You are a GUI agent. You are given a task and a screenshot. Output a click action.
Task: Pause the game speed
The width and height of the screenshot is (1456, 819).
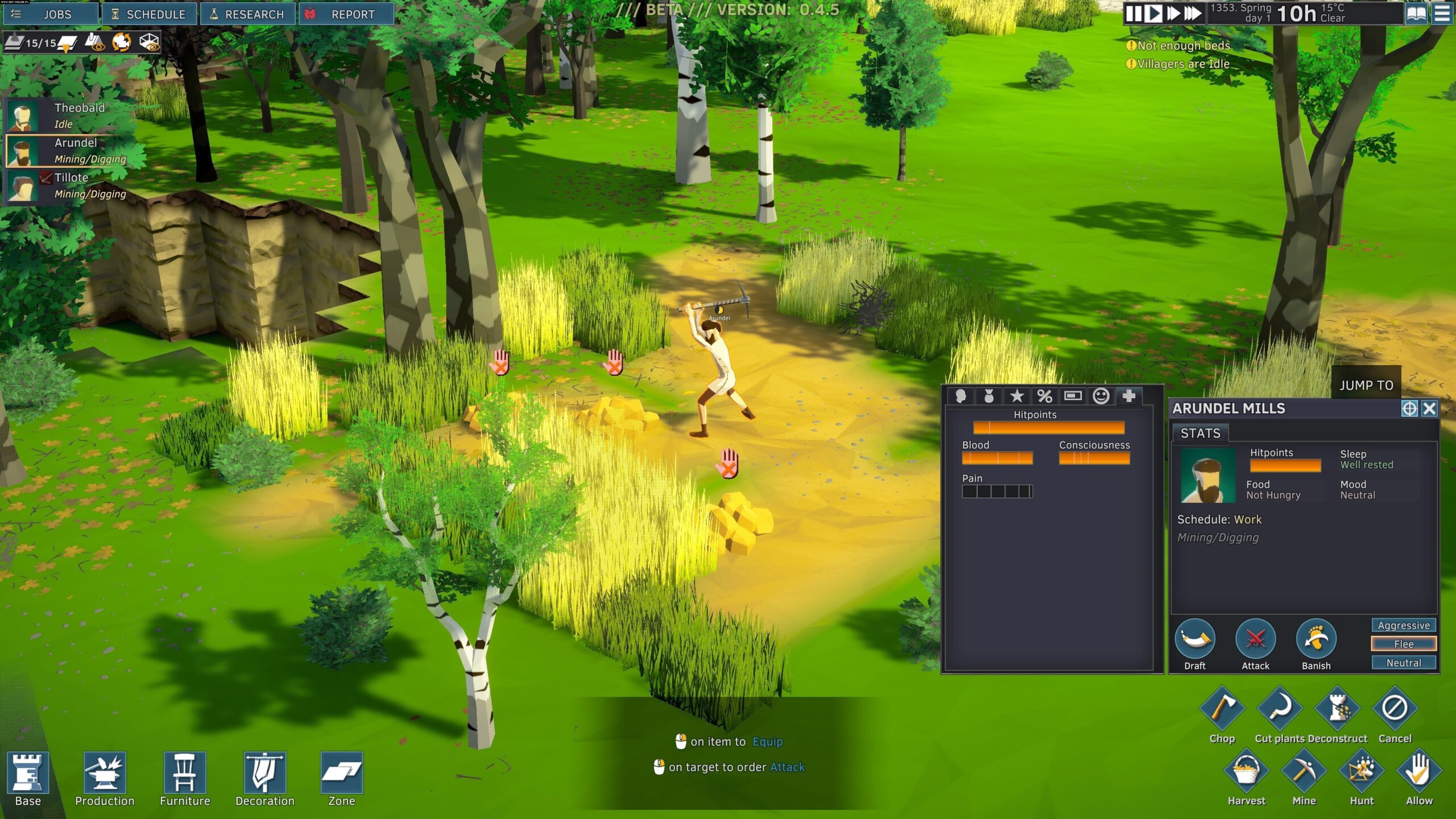pos(1134,14)
